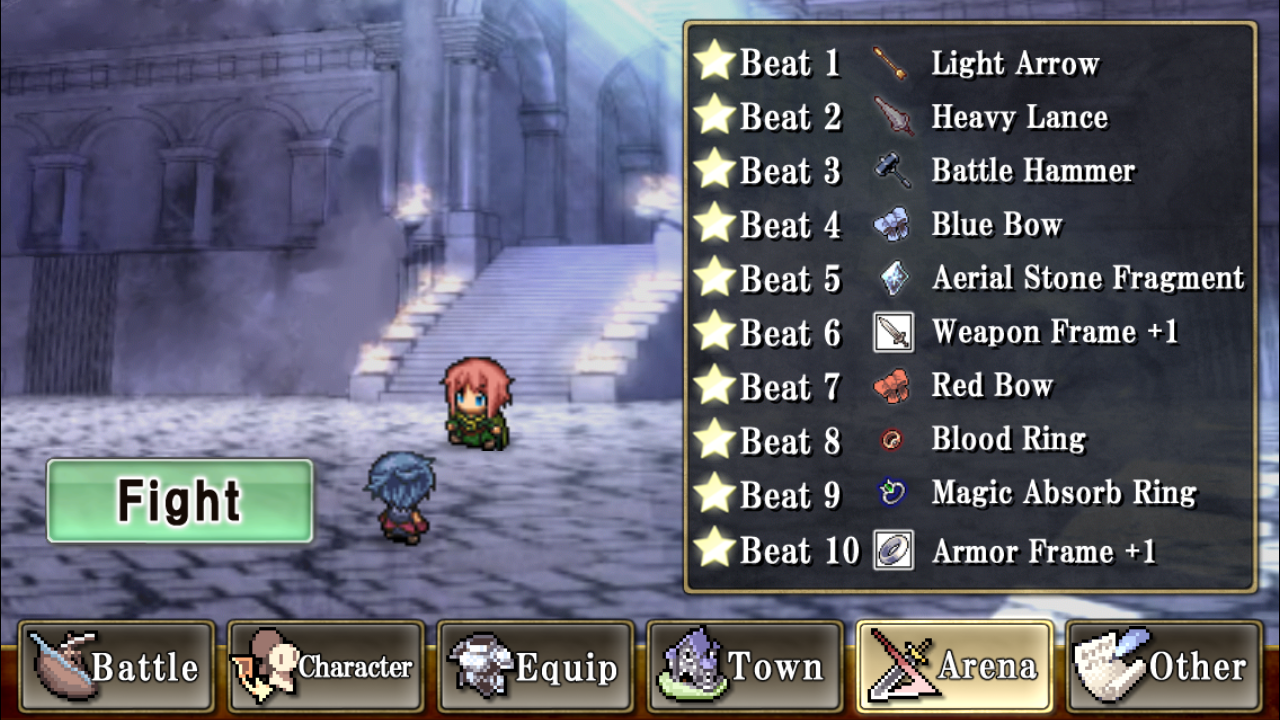The height and width of the screenshot is (720, 1280).
Task: Pick the Beat 8 Blood Ring entry
Action: pyautogui.click(x=969, y=440)
